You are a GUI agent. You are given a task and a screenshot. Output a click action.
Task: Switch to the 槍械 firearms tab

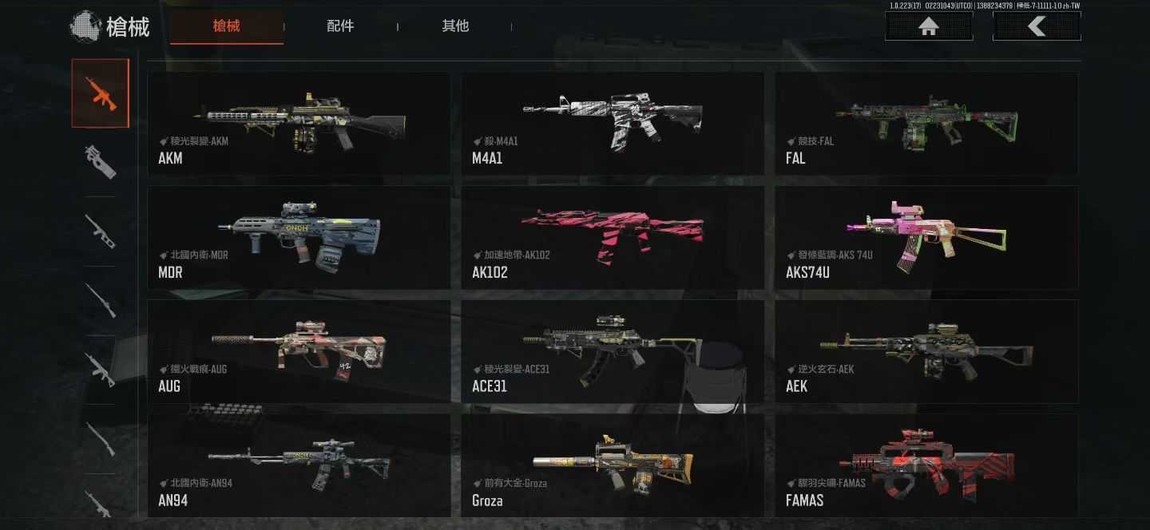tap(227, 26)
